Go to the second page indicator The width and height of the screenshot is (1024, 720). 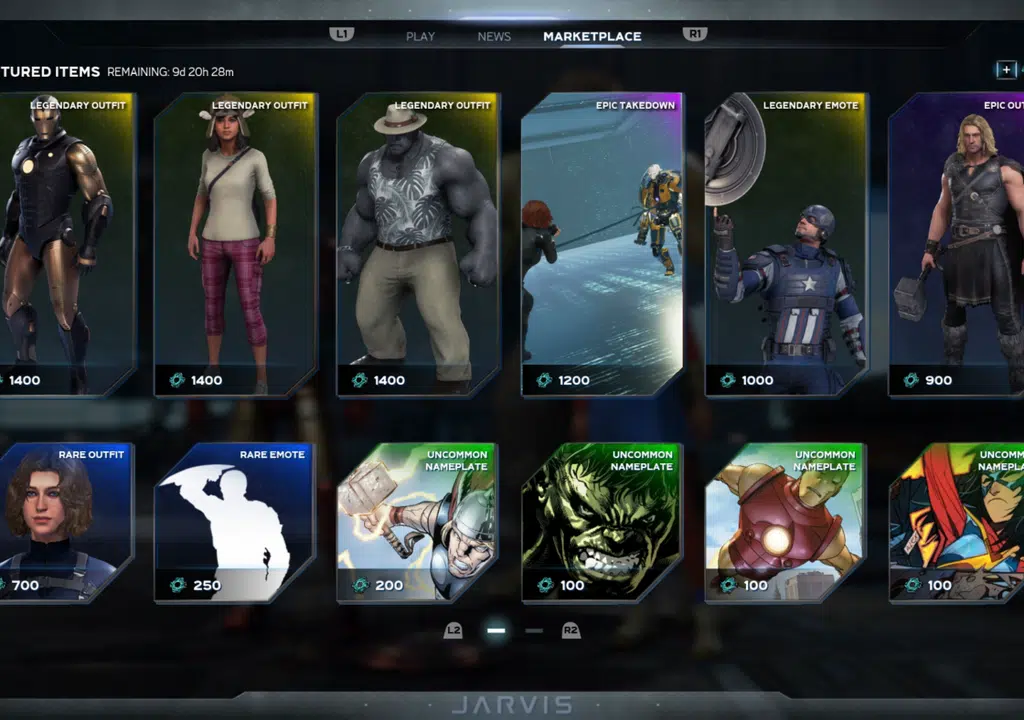tap(534, 631)
